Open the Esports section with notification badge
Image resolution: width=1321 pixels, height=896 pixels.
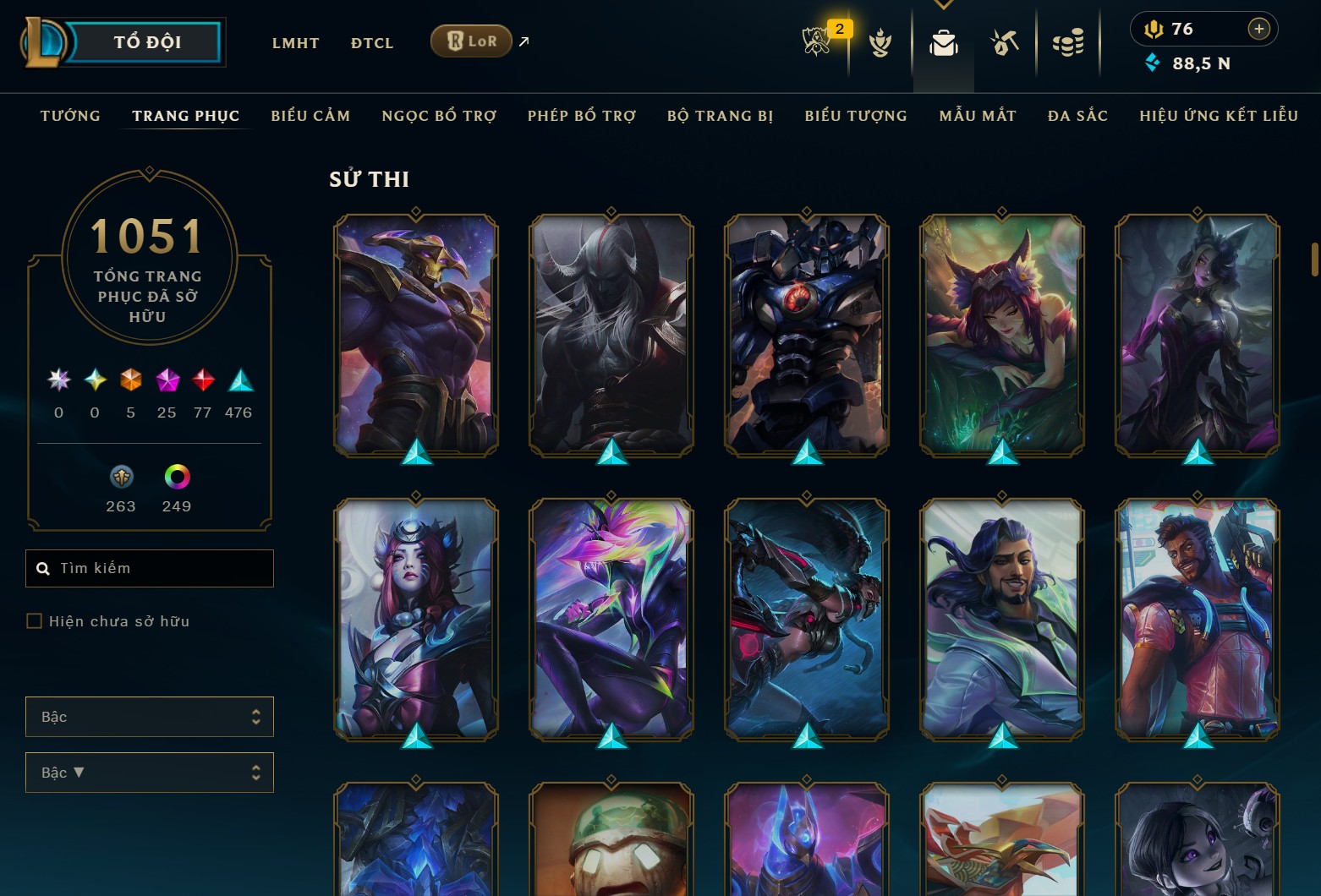pos(817,42)
